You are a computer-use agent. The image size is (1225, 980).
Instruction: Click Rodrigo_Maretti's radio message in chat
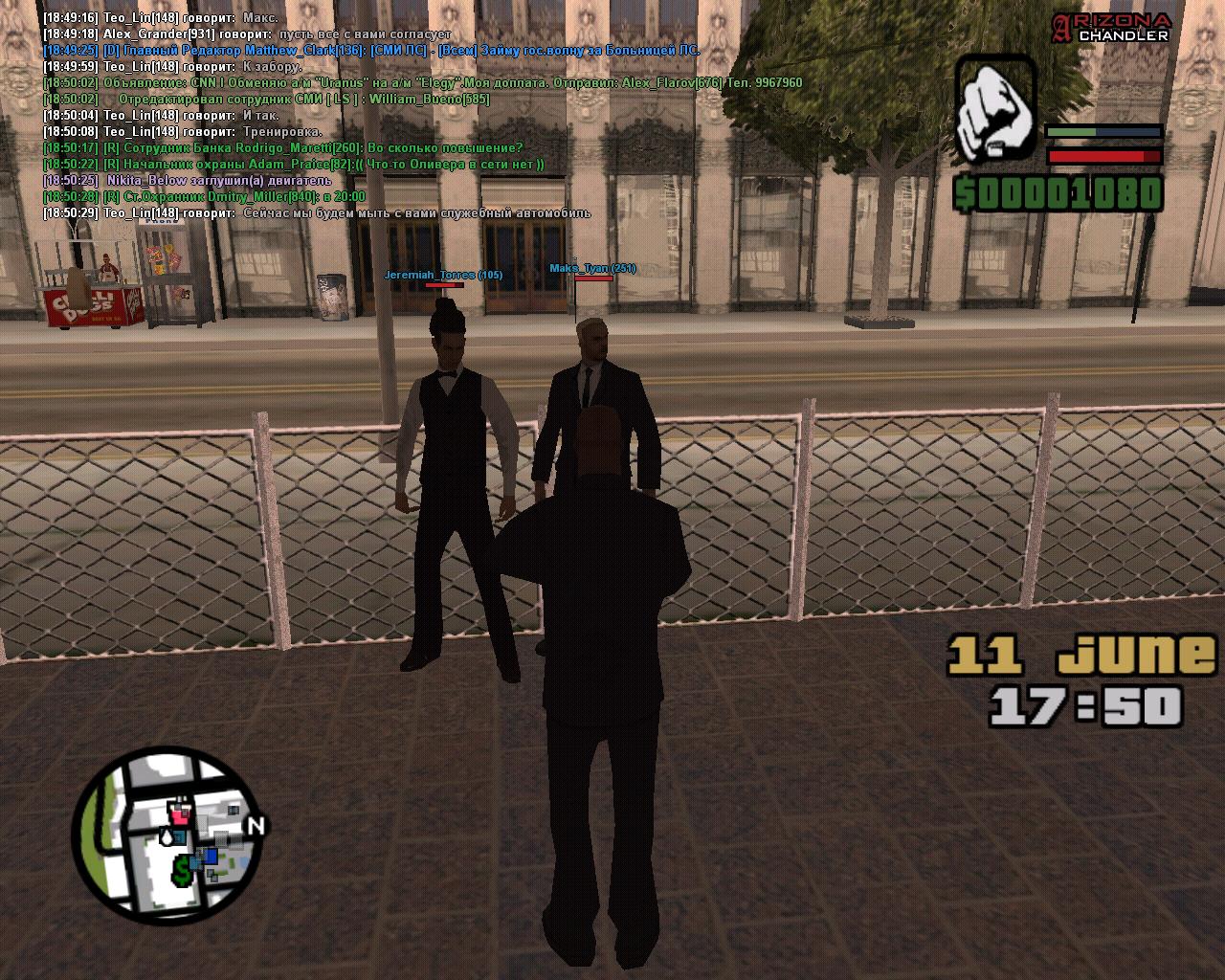(x=282, y=147)
